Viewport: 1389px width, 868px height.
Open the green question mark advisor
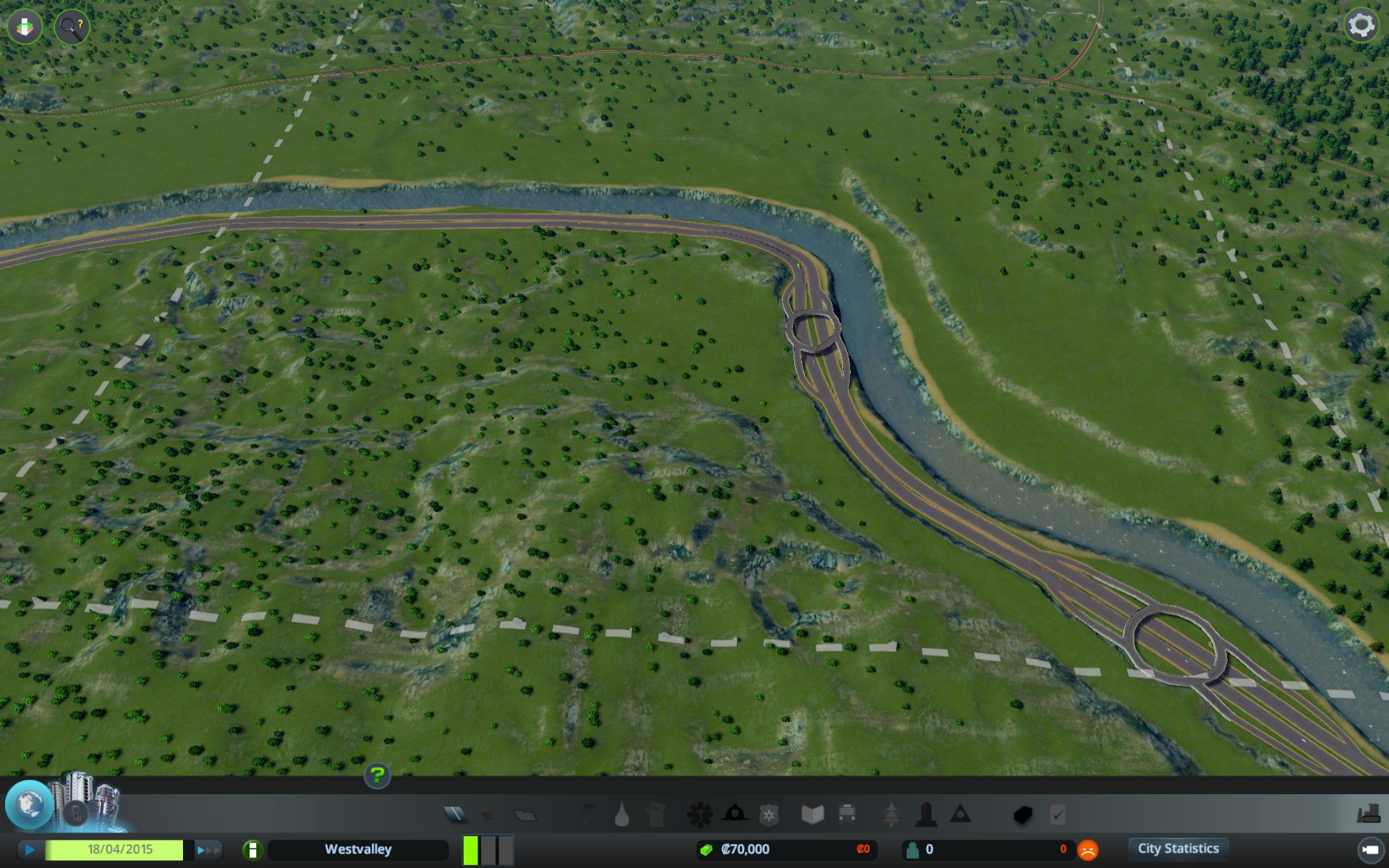pos(377,775)
